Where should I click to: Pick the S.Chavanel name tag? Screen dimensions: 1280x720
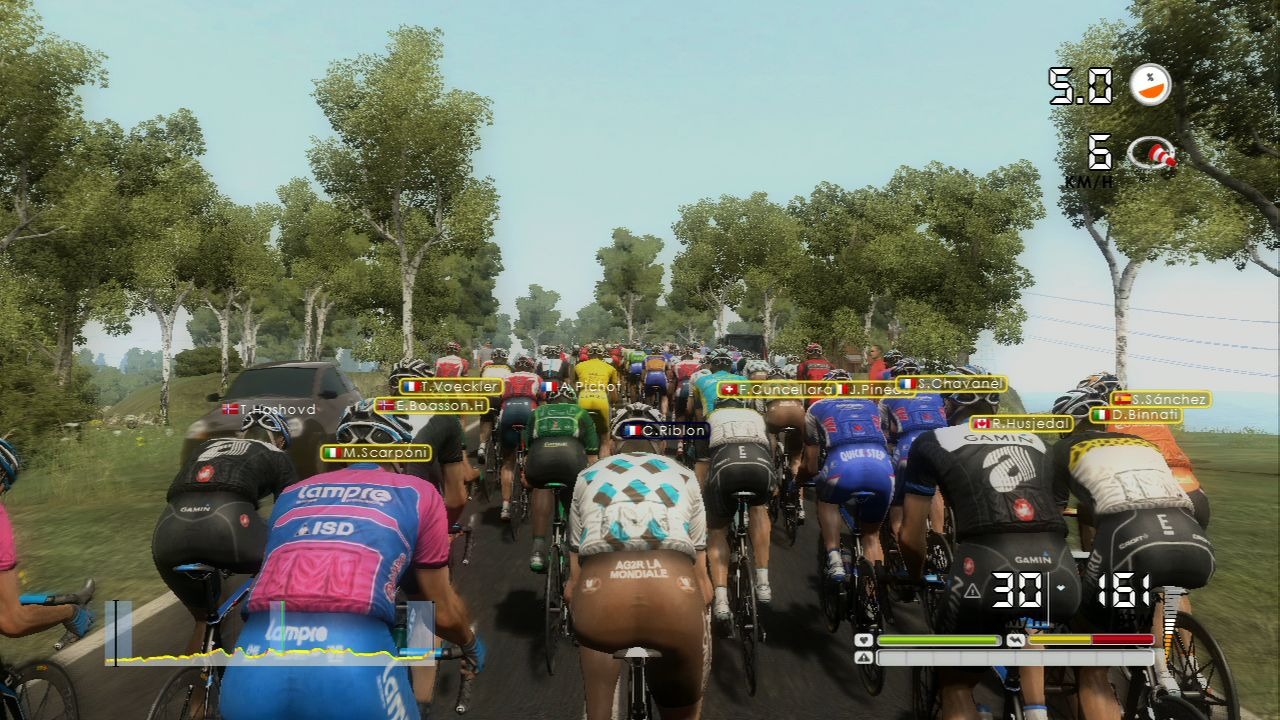(x=951, y=383)
